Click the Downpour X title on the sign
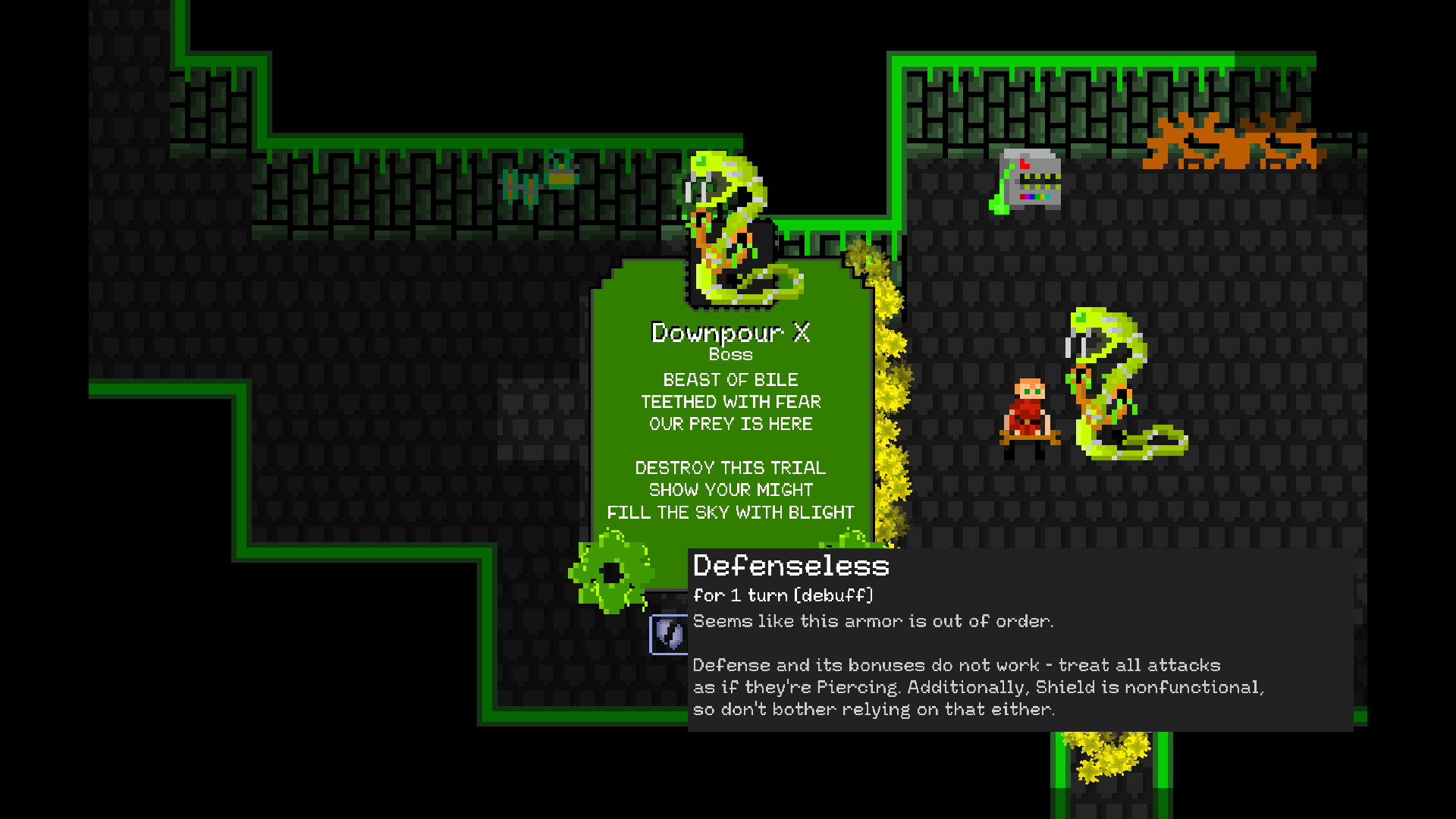This screenshot has height=819, width=1456. tap(730, 332)
